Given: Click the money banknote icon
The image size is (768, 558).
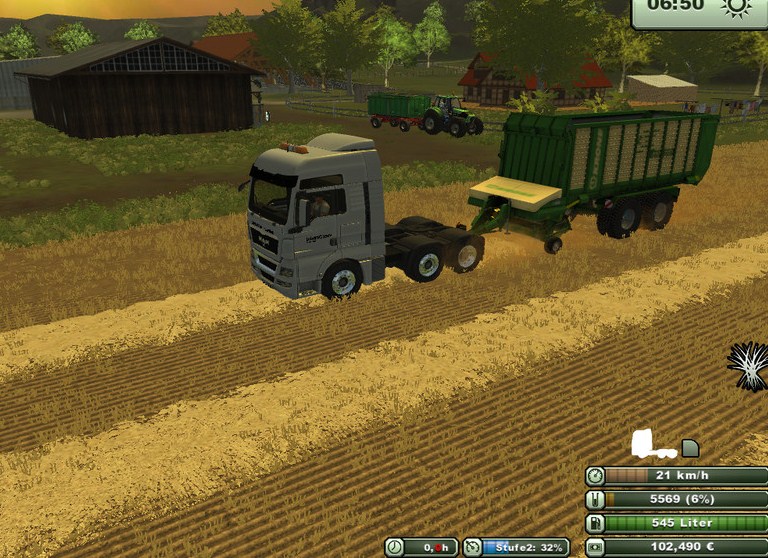Looking at the screenshot, I should [595, 547].
